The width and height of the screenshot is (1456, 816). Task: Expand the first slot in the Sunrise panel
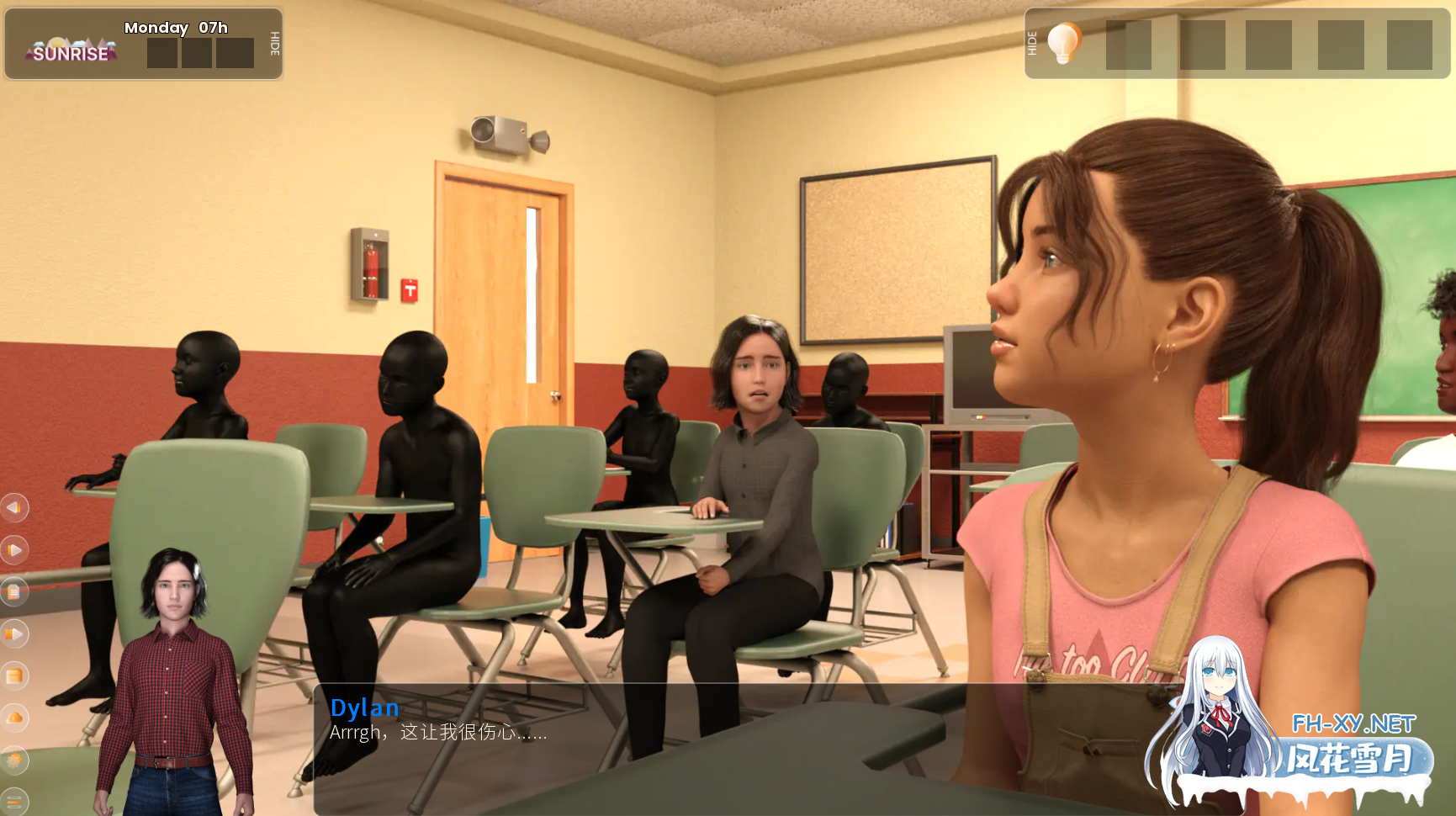pos(162,52)
